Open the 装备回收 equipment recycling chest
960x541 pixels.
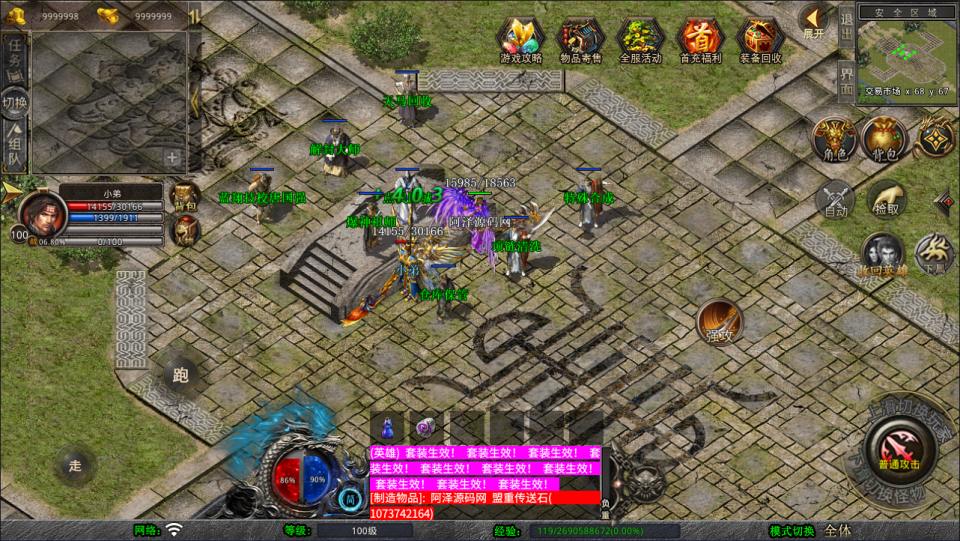pos(760,39)
